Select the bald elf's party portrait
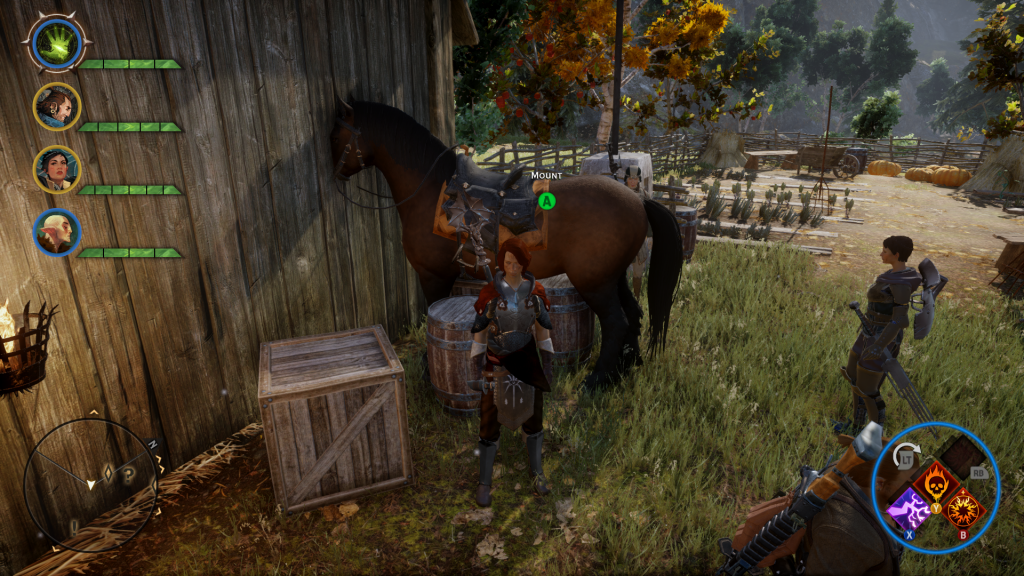 click(x=56, y=232)
